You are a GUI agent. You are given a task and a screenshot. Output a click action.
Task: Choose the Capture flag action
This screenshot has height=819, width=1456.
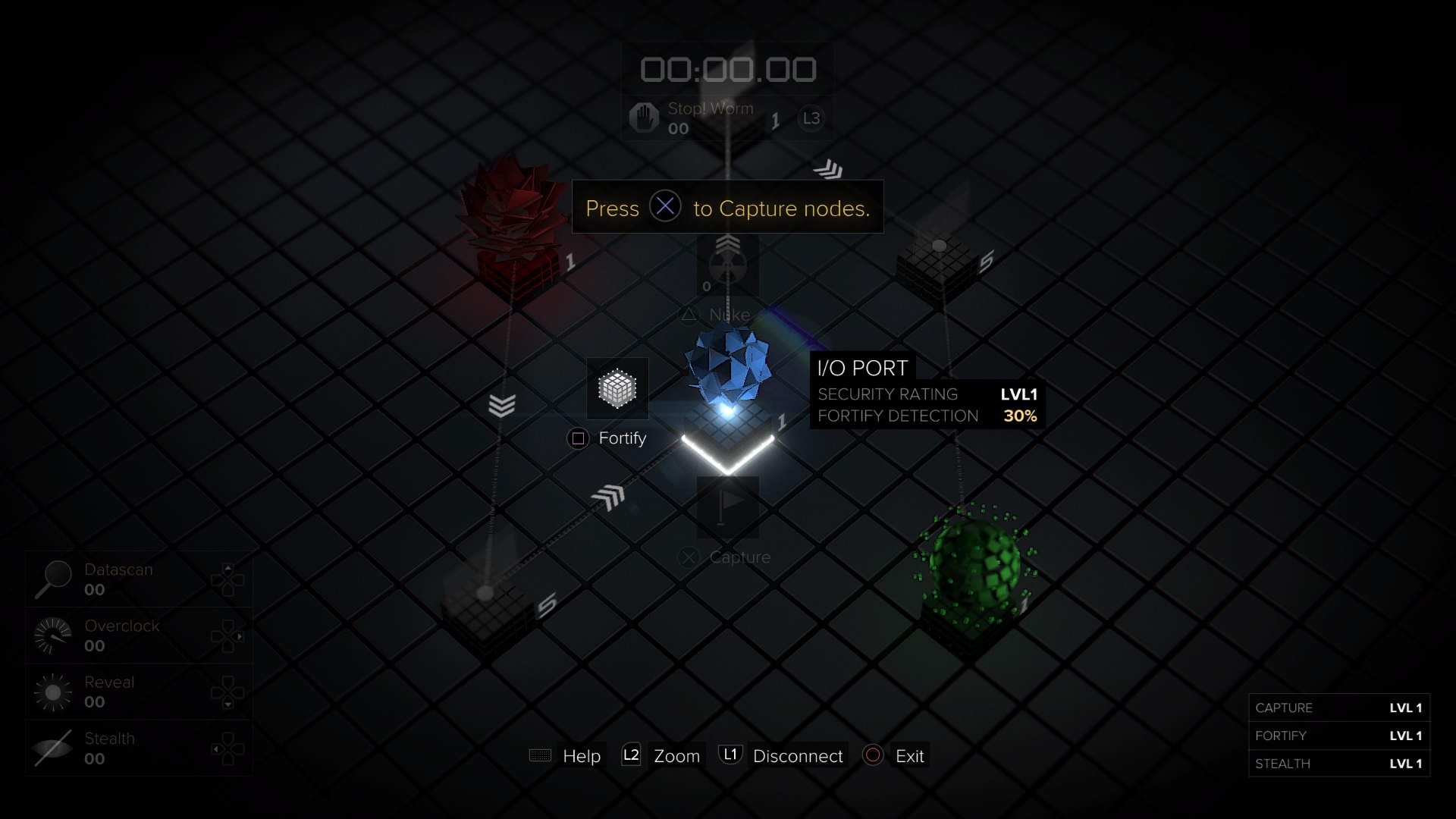pos(727,507)
